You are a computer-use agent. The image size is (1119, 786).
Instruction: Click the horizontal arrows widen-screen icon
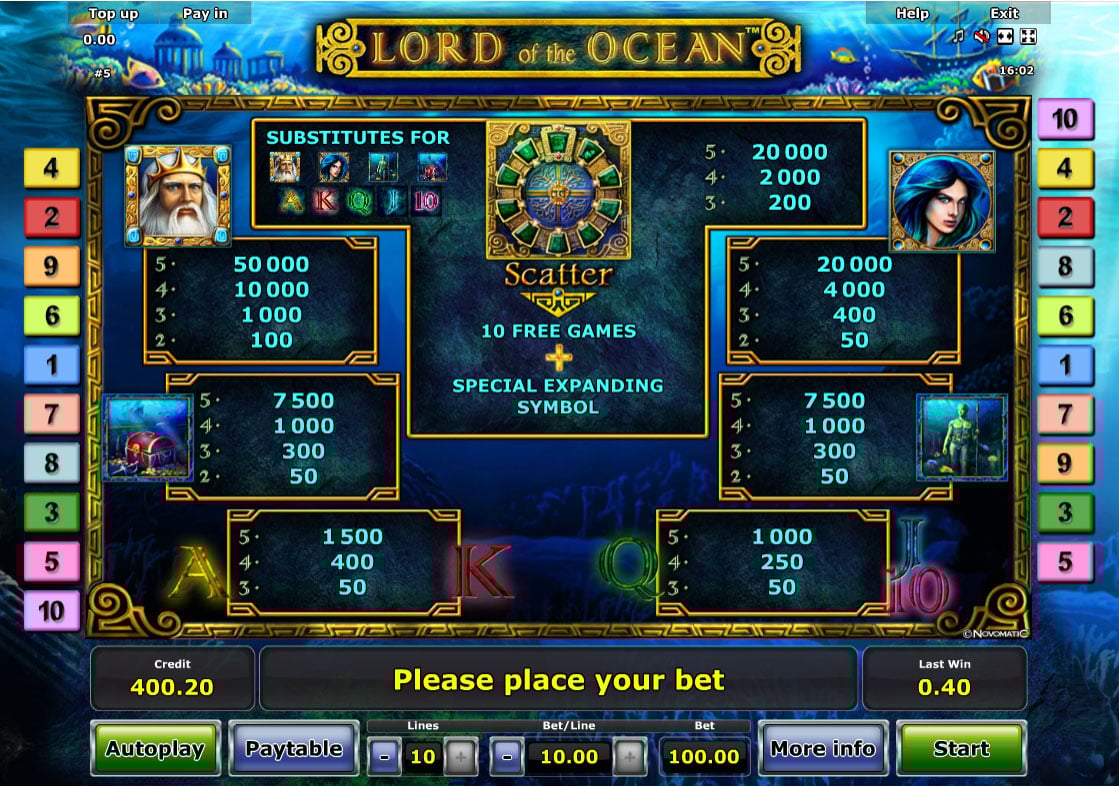(x=1004, y=37)
